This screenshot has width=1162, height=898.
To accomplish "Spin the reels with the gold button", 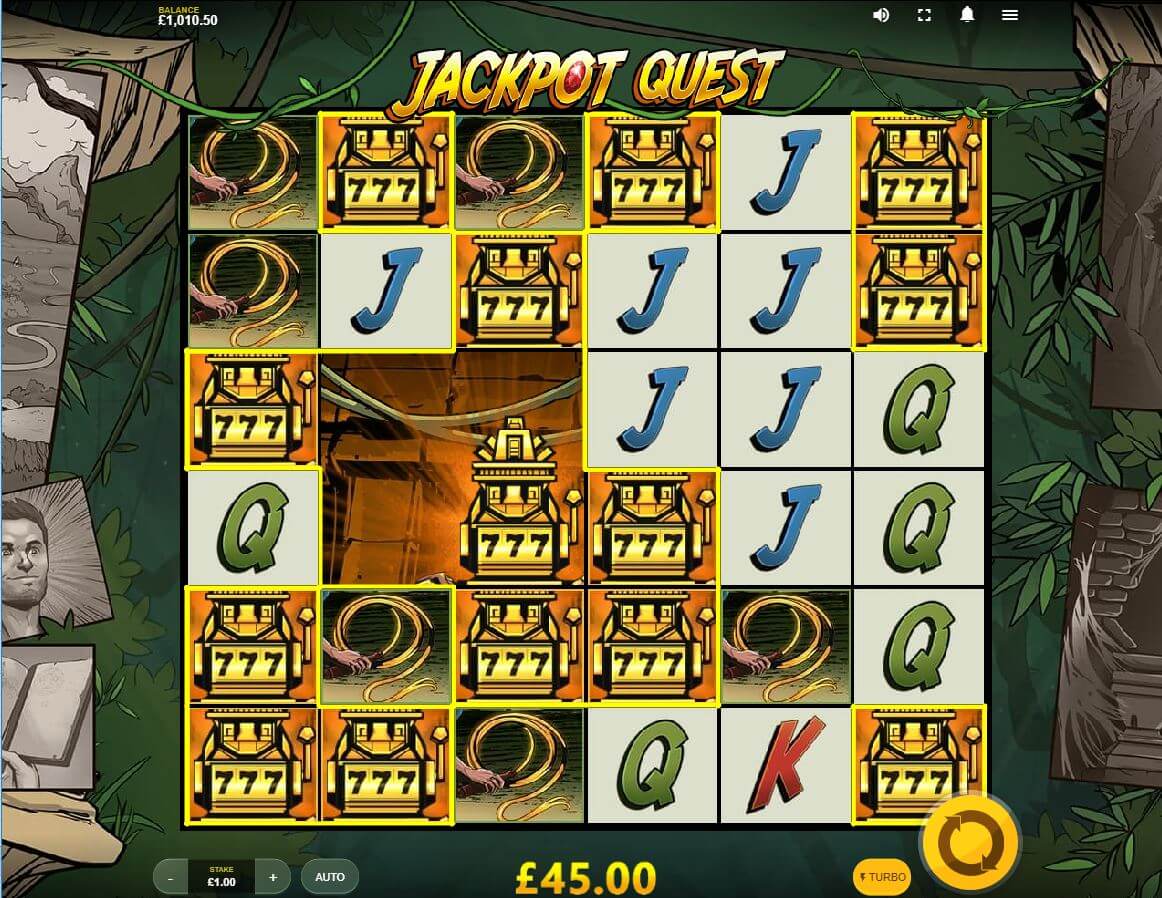I will (968, 843).
